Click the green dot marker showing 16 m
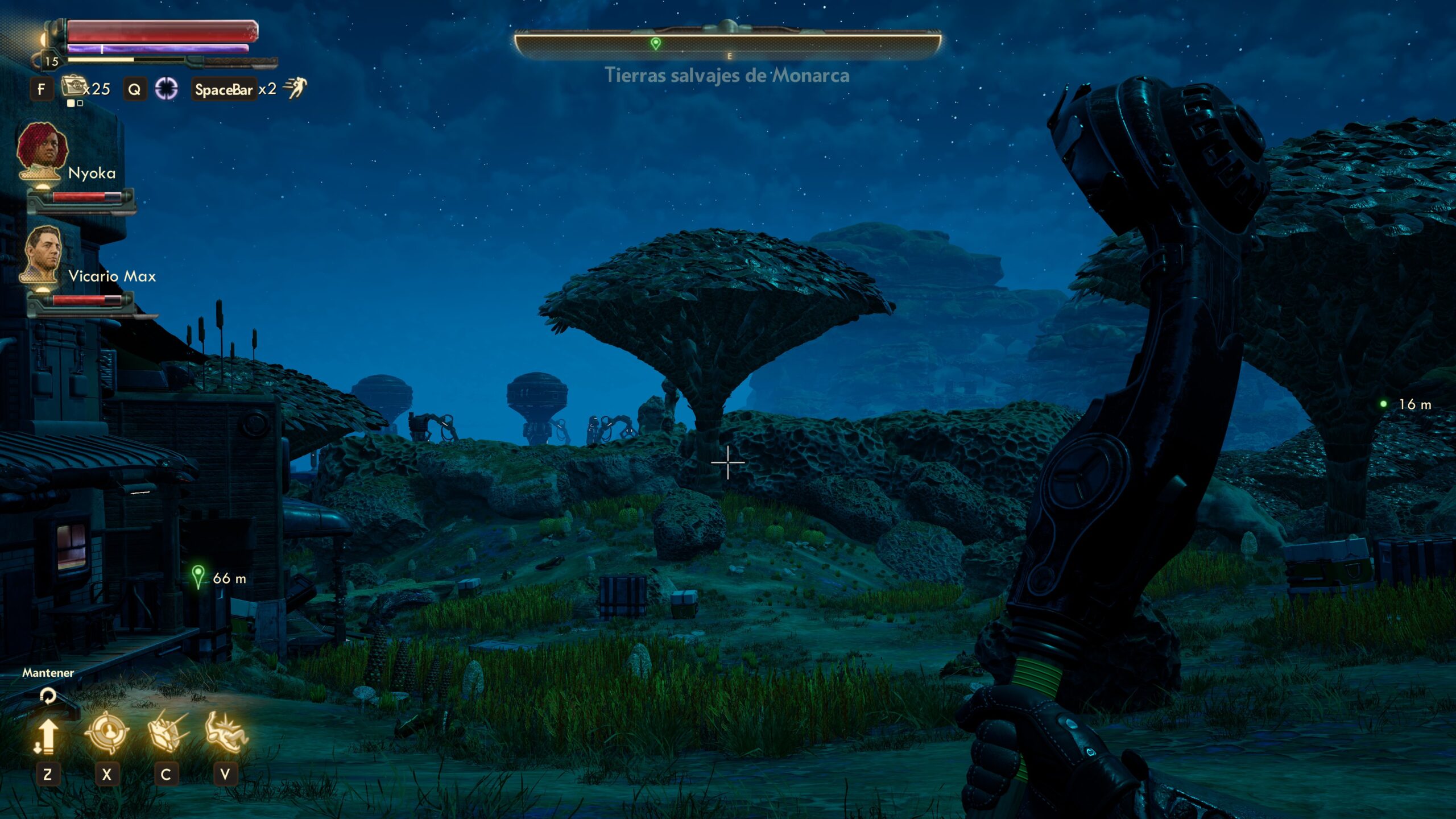The width and height of the screenshot is (1456, 819). click(x=1384, y=404)
